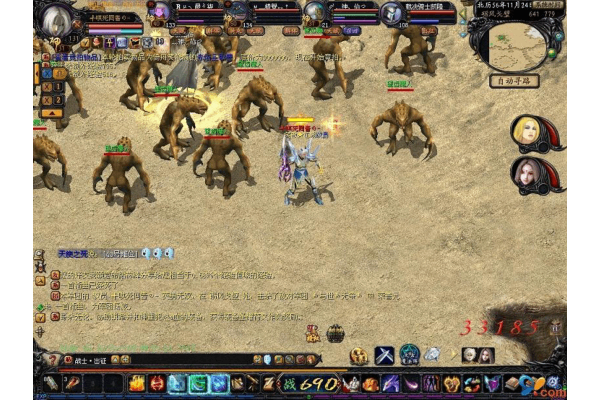Click the magnifier icon beside the chat log
The image size is (600, 400).
tap(40, 254)
